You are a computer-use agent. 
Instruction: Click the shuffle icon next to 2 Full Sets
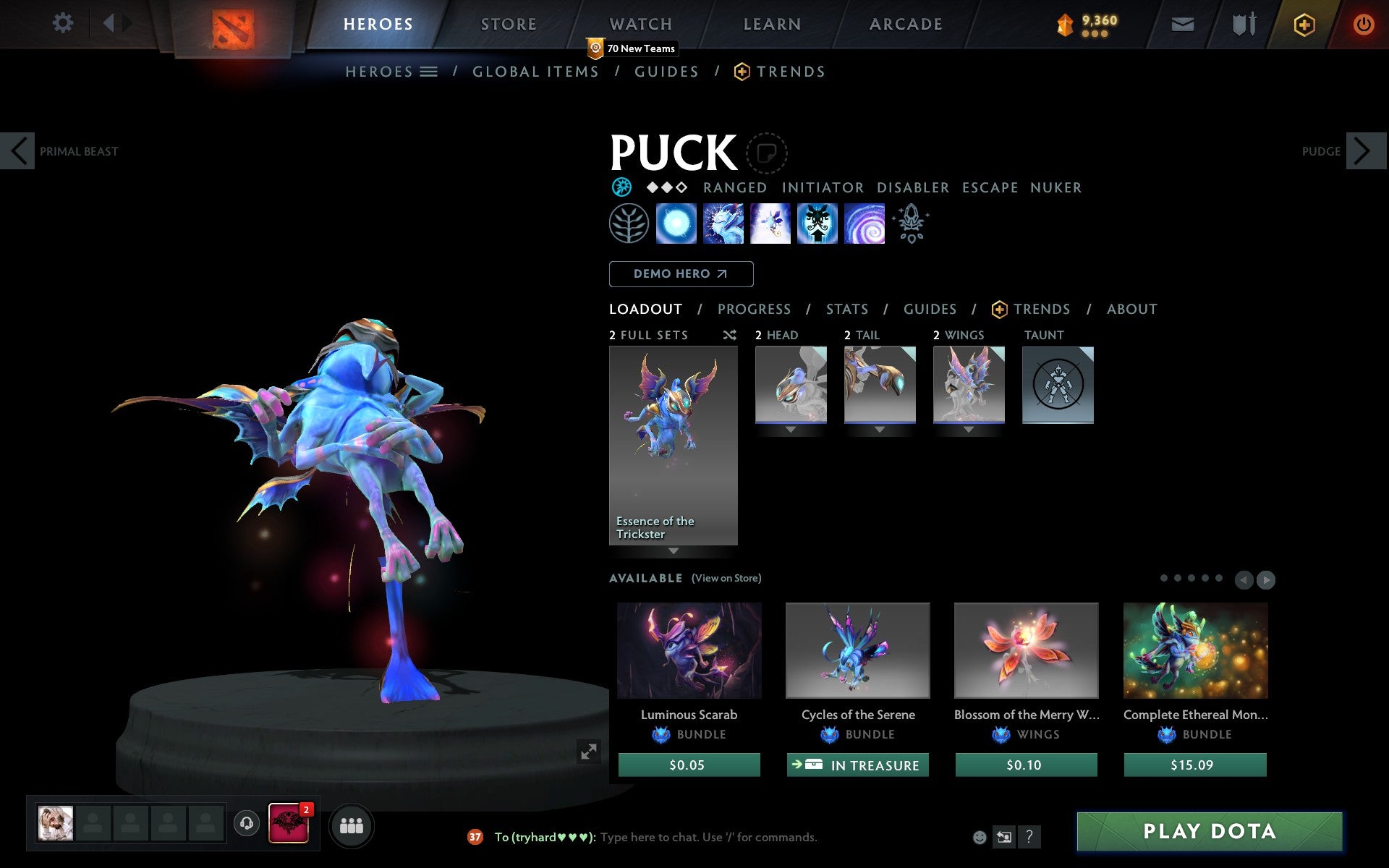coord(729,335)
